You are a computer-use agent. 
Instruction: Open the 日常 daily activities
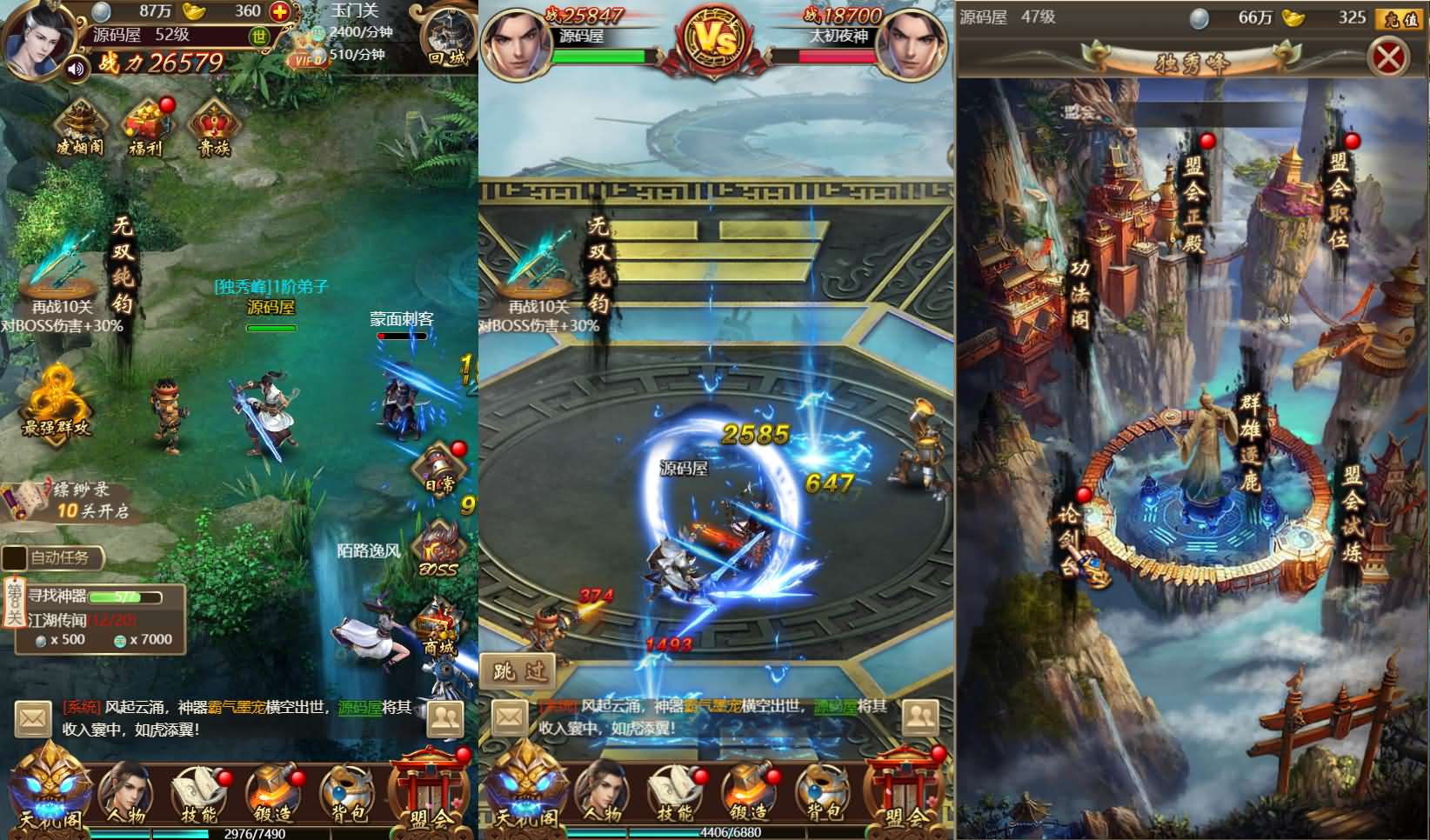point(441,470)
